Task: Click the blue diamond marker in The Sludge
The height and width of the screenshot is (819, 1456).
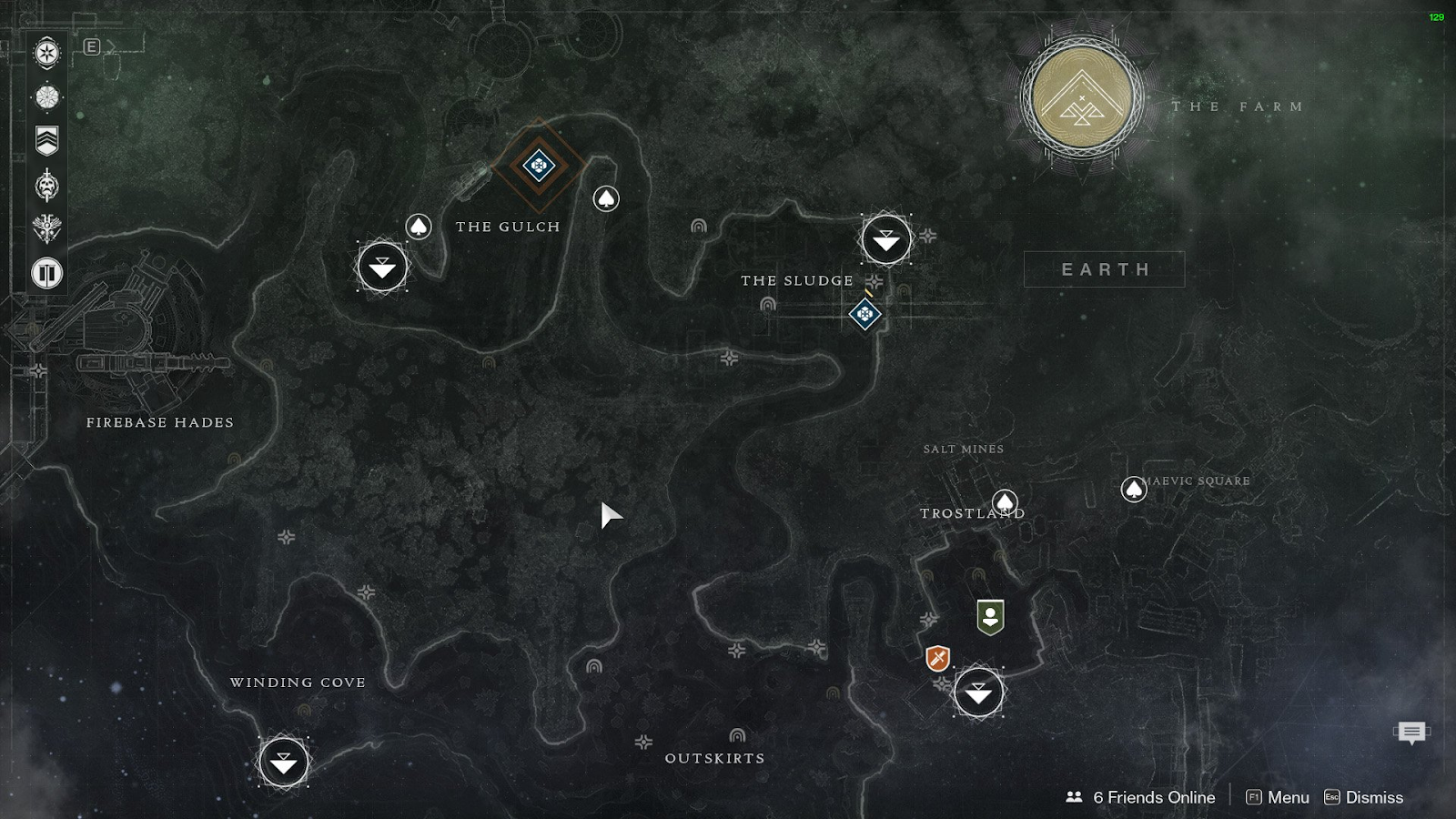Action: pyautogui.click(x=864, y=315)
